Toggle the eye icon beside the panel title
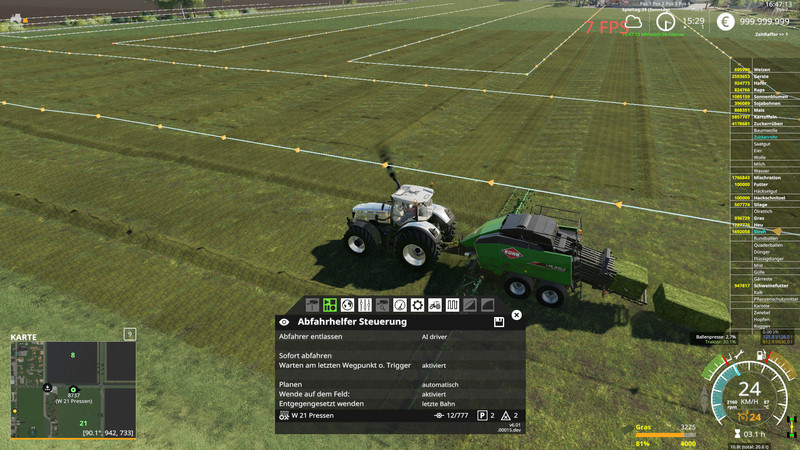This screenshot has height=450, width=800. [x=285, y=322]
